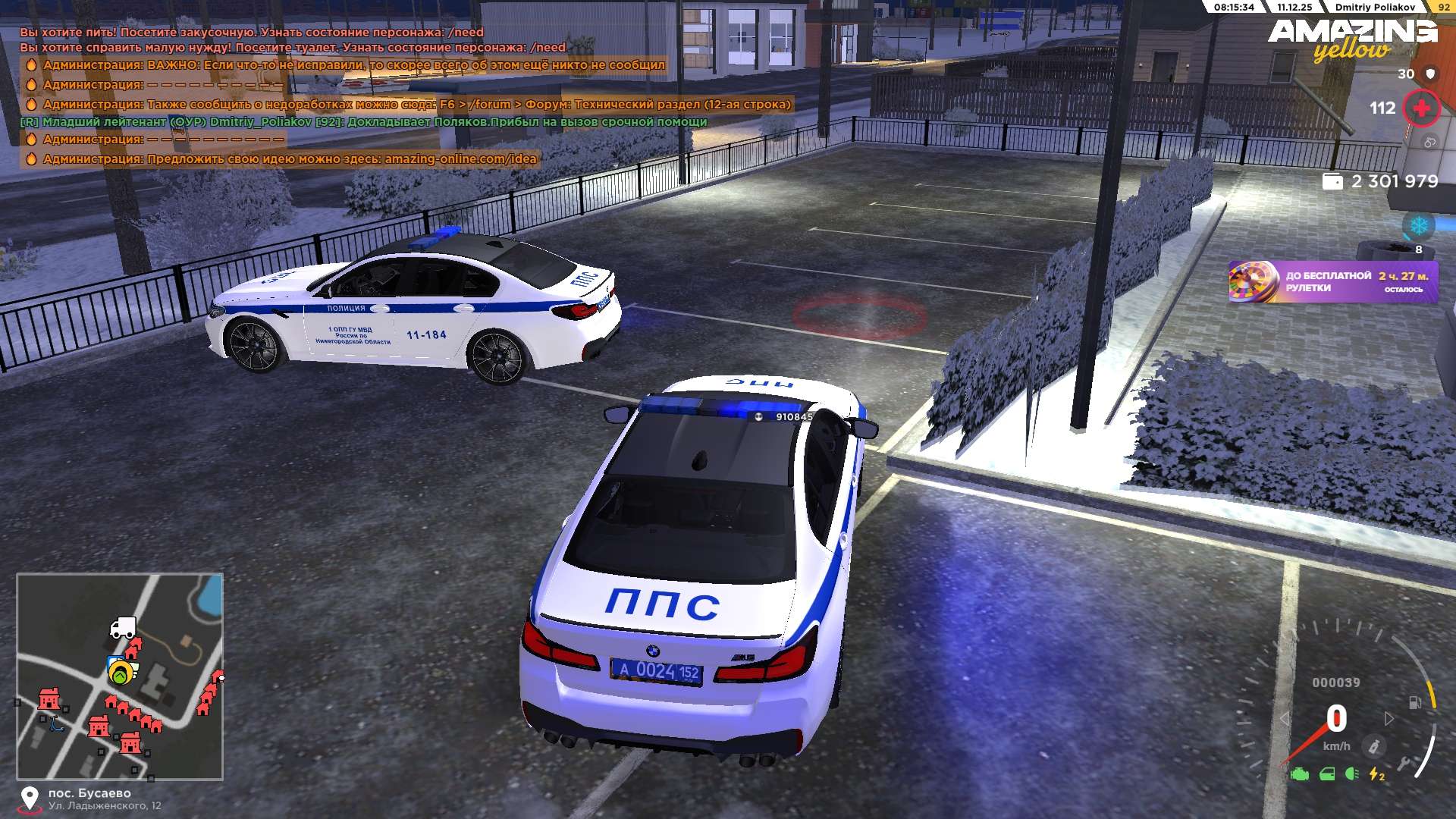1456x819 pixels.
Task: Click the right turn signal arrow
Action: [1389, 718]
